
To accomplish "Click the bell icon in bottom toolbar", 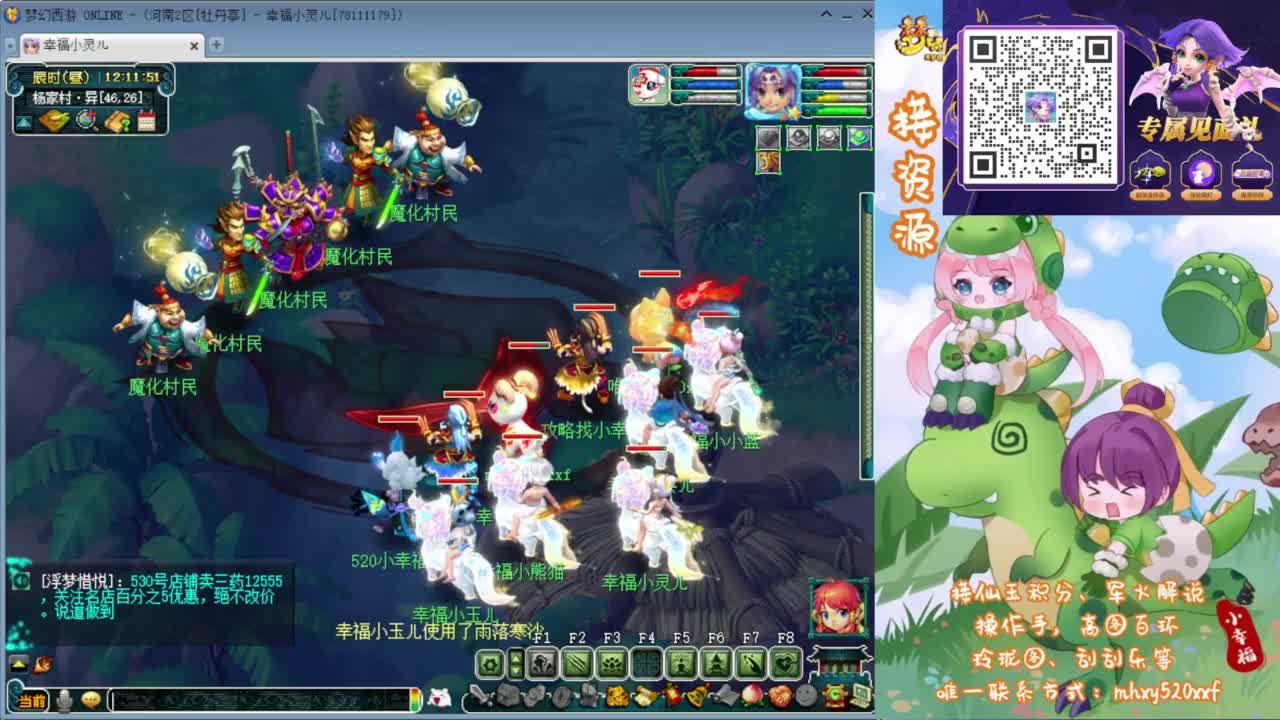I will [x=697, y=696].
